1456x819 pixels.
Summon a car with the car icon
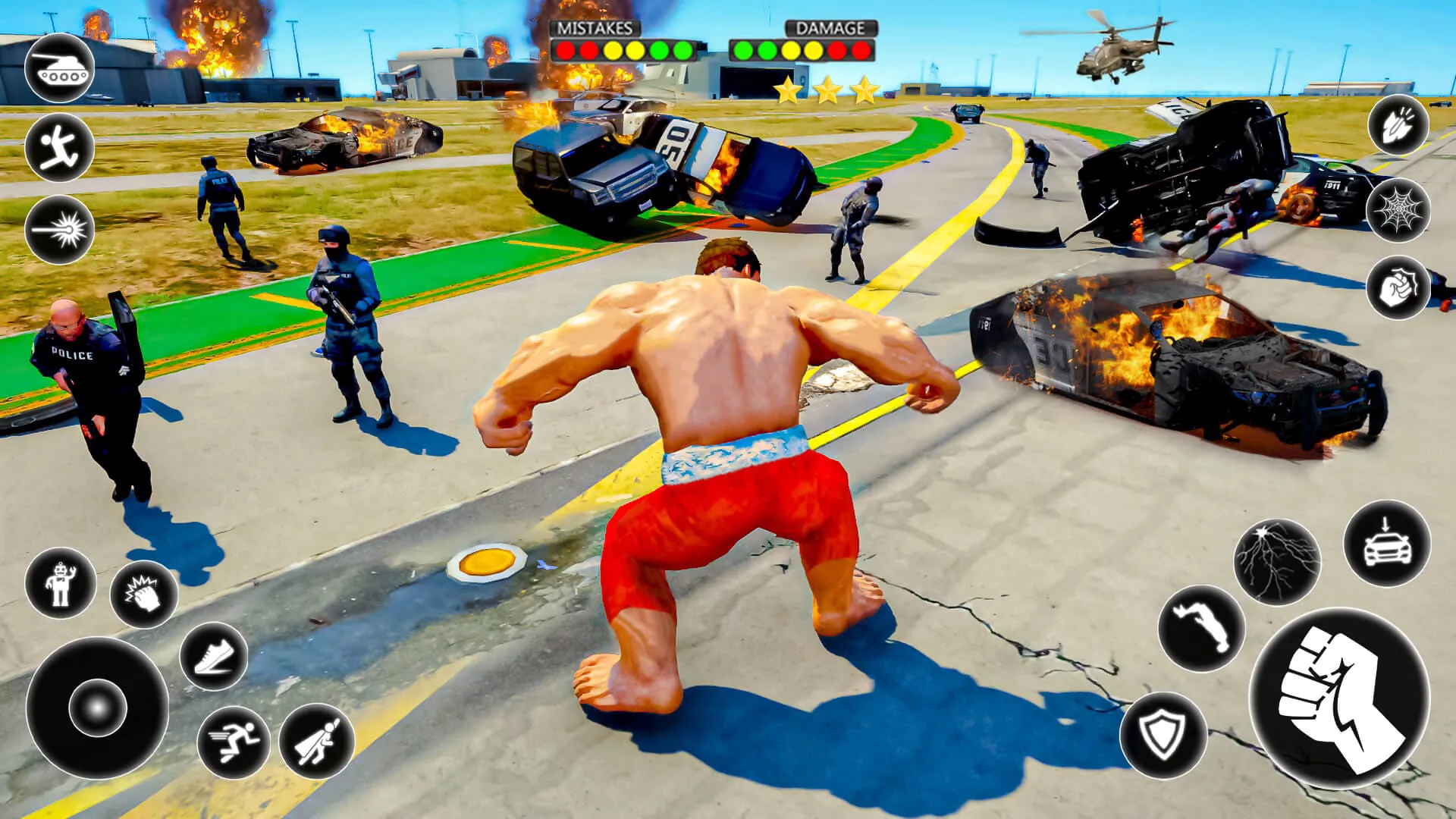pos(1388,548)
